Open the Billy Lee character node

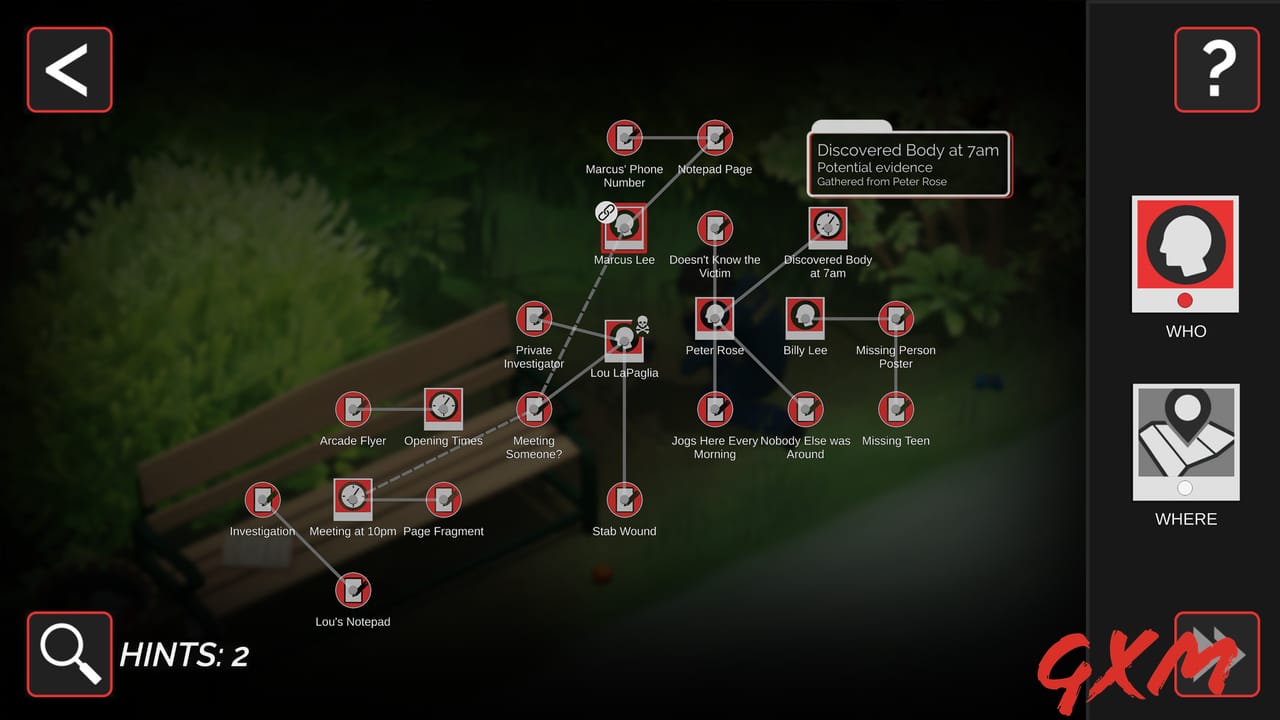pos(805,318)
